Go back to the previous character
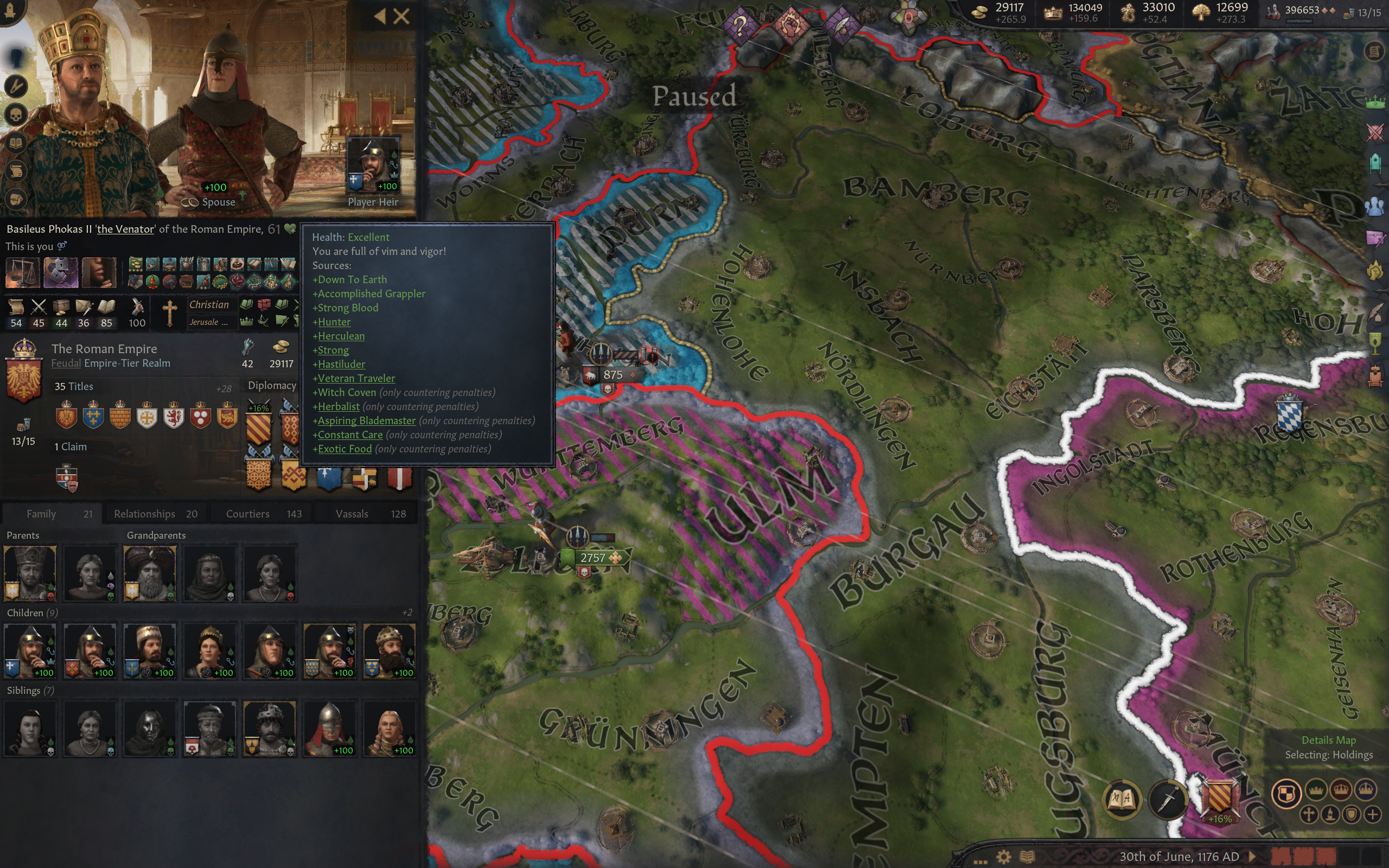The width and height of the screenshot is (1389, 868). (380, 17)
